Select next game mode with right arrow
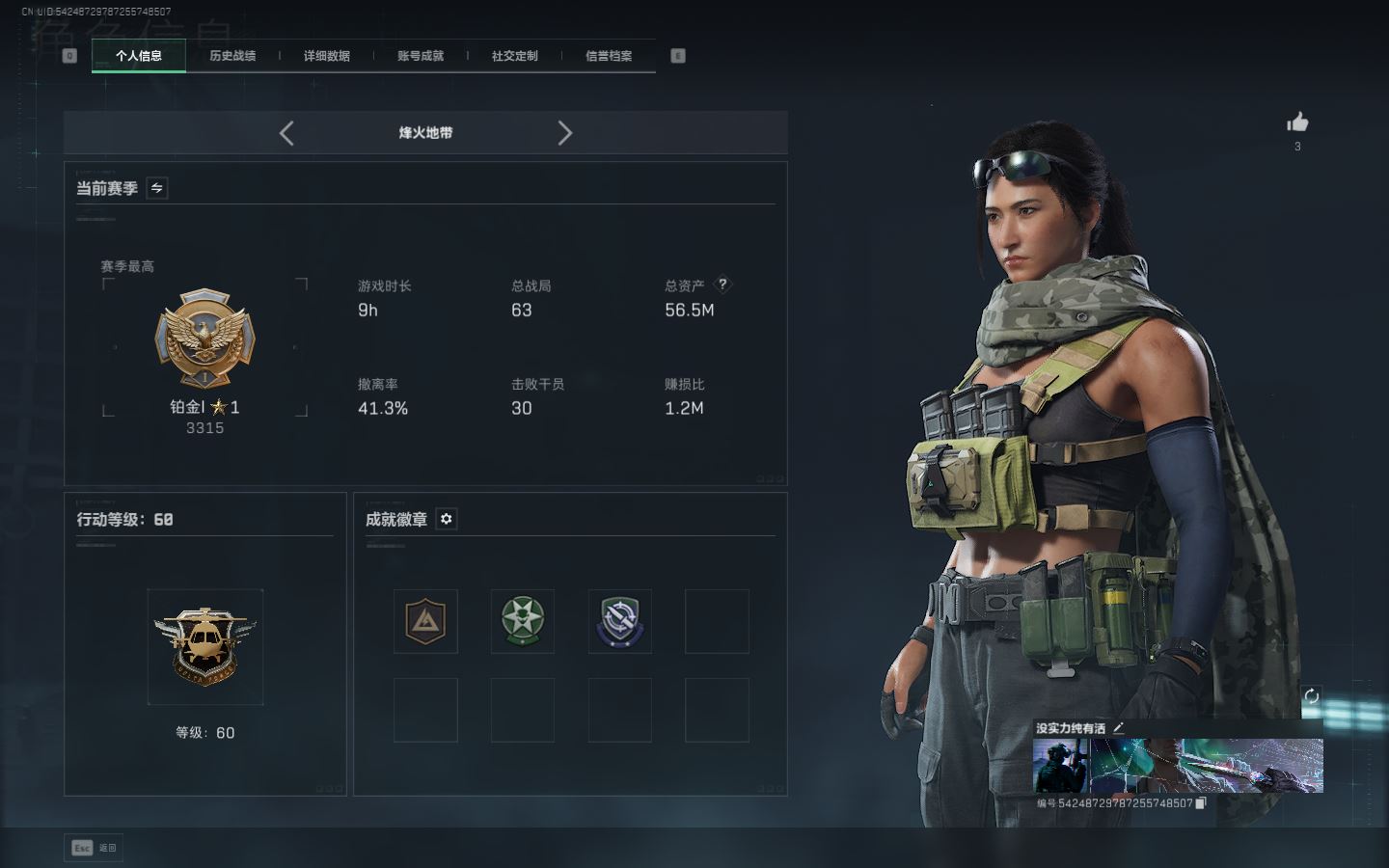The image size is (1389, 868). tap(564, 133)
